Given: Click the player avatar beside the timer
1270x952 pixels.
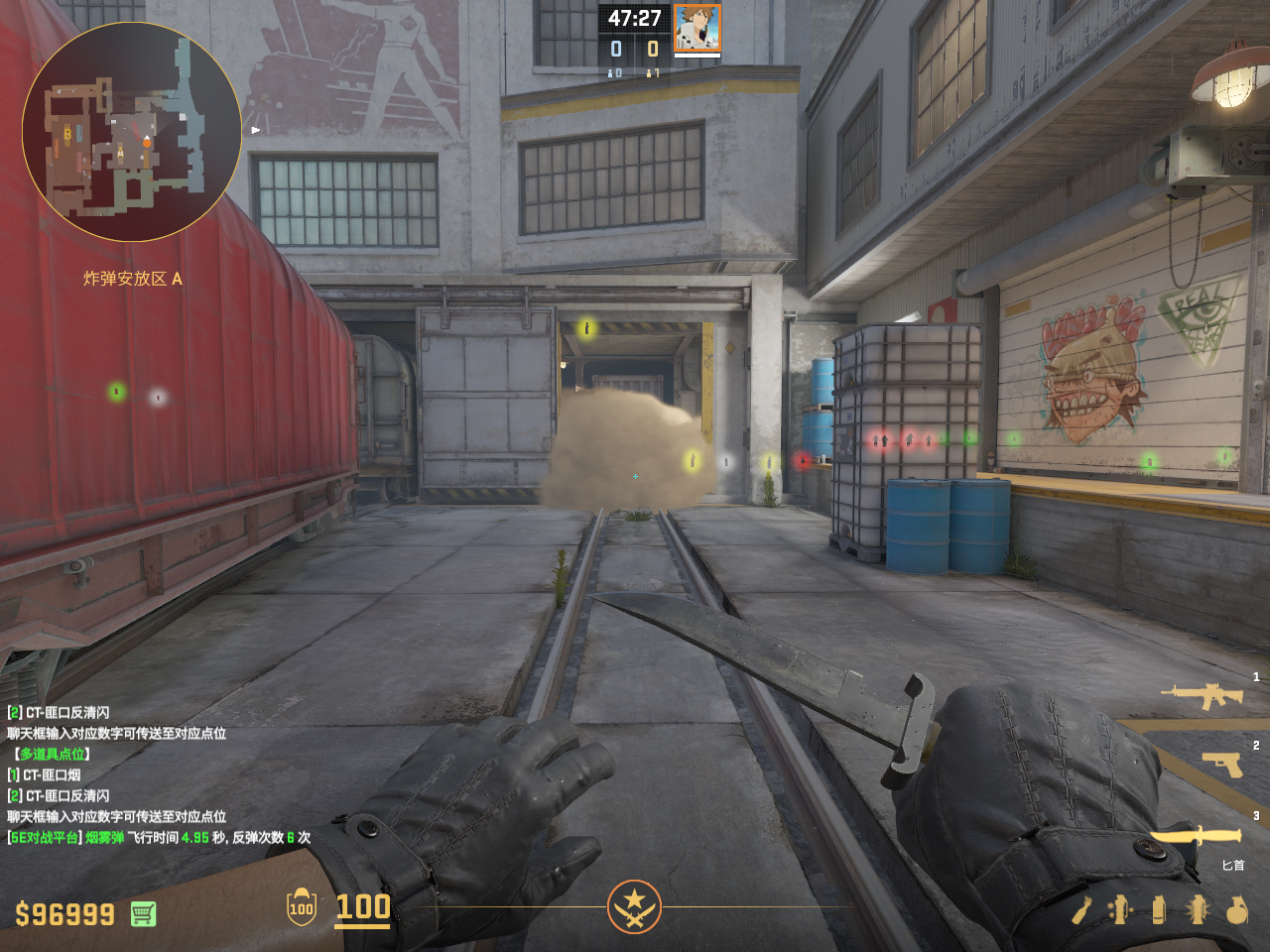Looking at the screenshot, I should click(697, 28).
